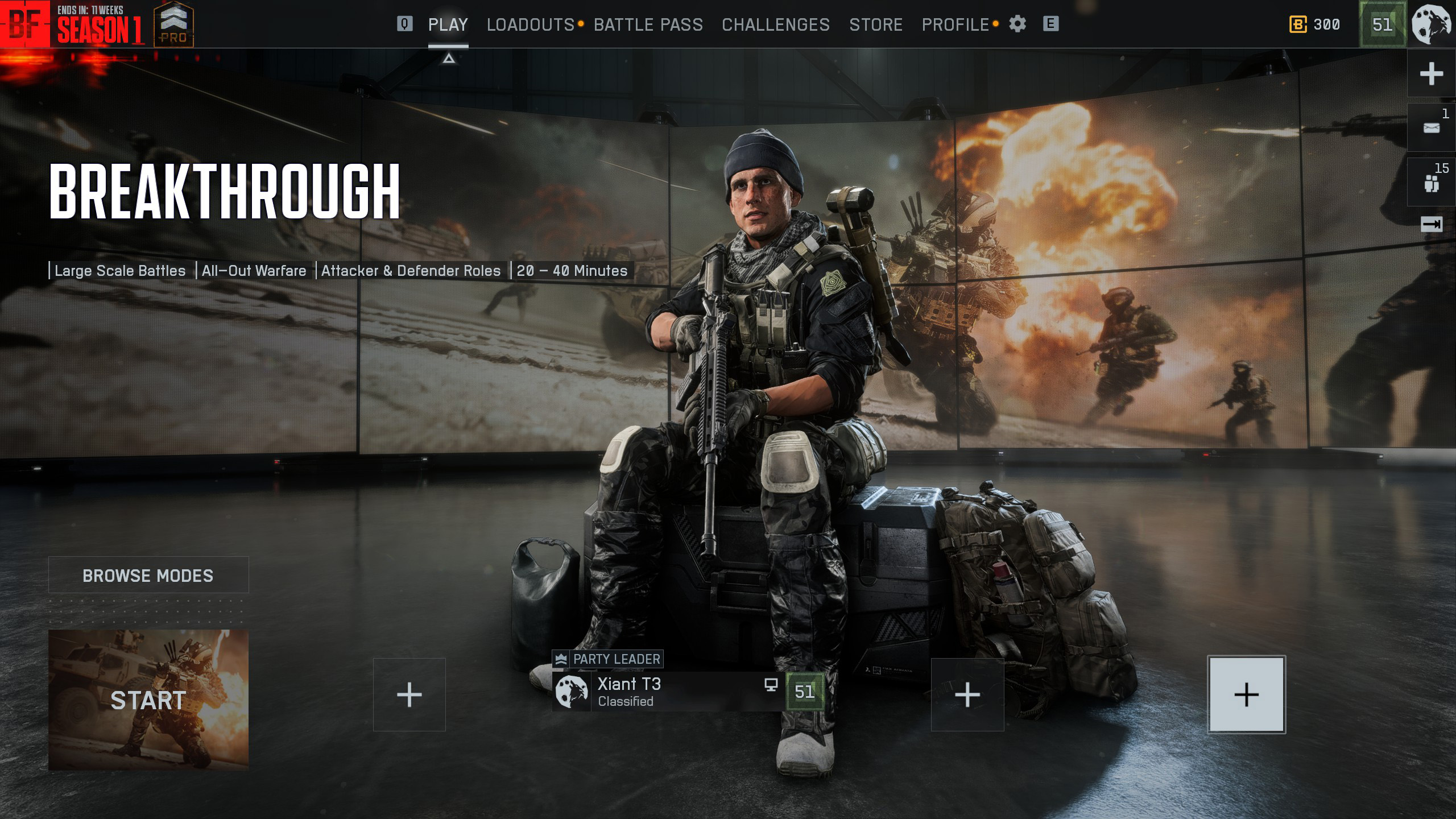Viewport: 1456px width, 819px height.
Task: Click the Browse Modes button
Action: pyautogui.click(x=148, y=575)
